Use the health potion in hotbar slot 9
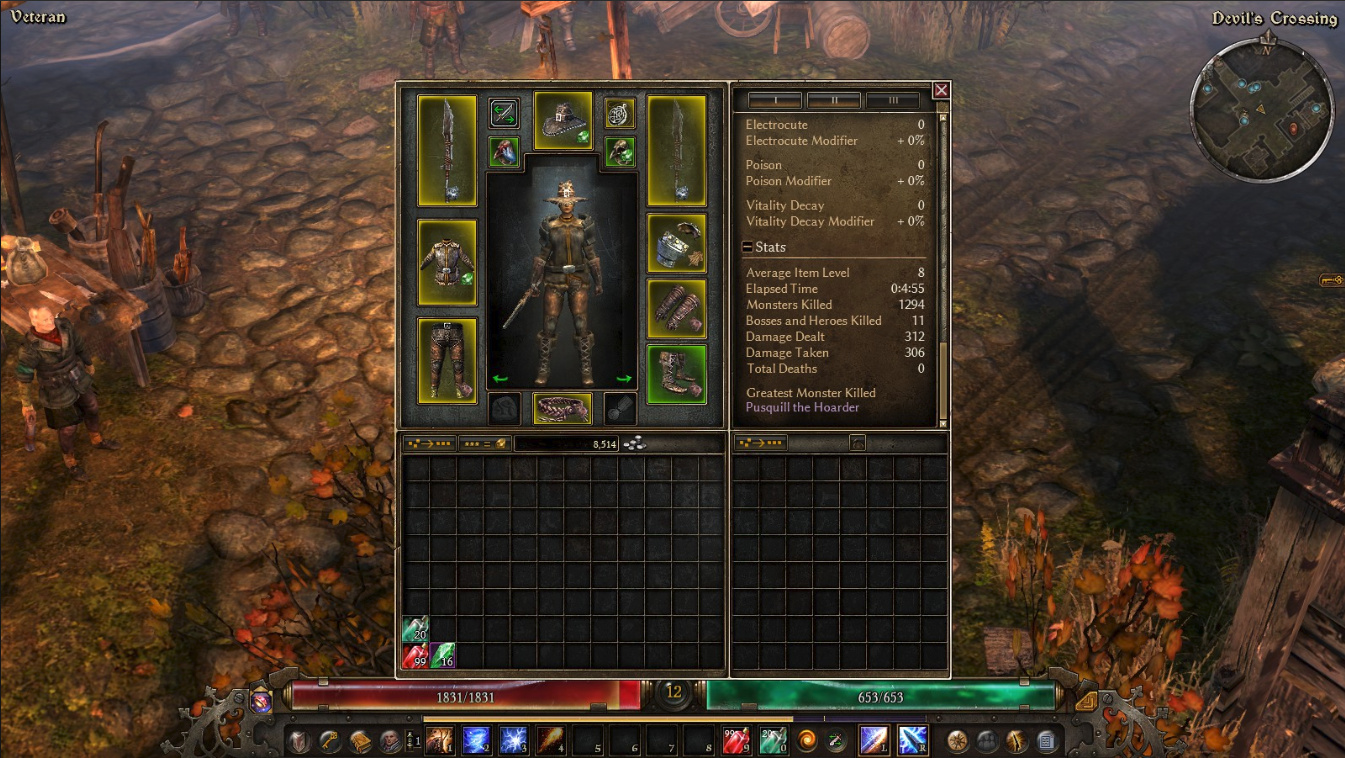The image size is (1345, 758). [x=735, y=741]
